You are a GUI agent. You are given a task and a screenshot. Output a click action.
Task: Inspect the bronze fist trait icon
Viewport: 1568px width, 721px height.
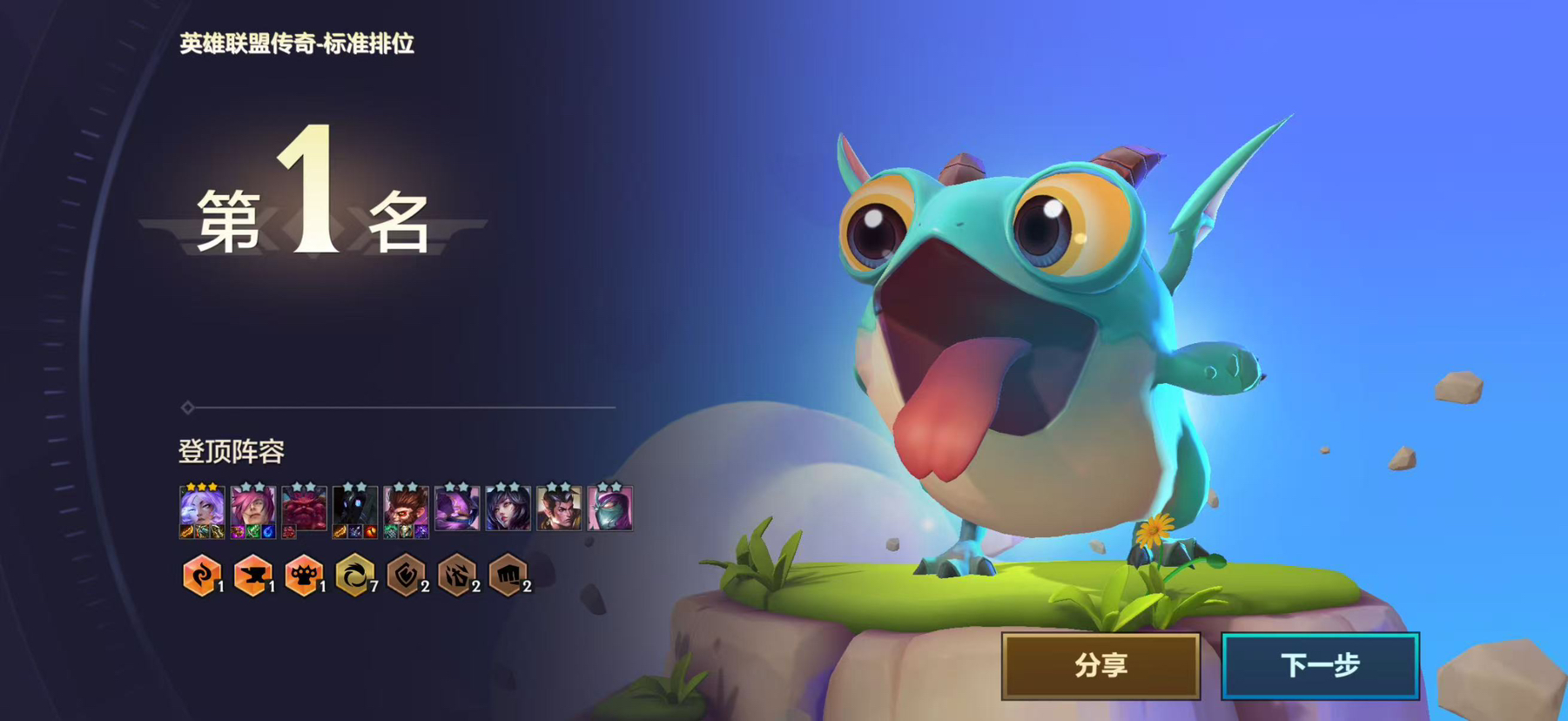point(508,576)
